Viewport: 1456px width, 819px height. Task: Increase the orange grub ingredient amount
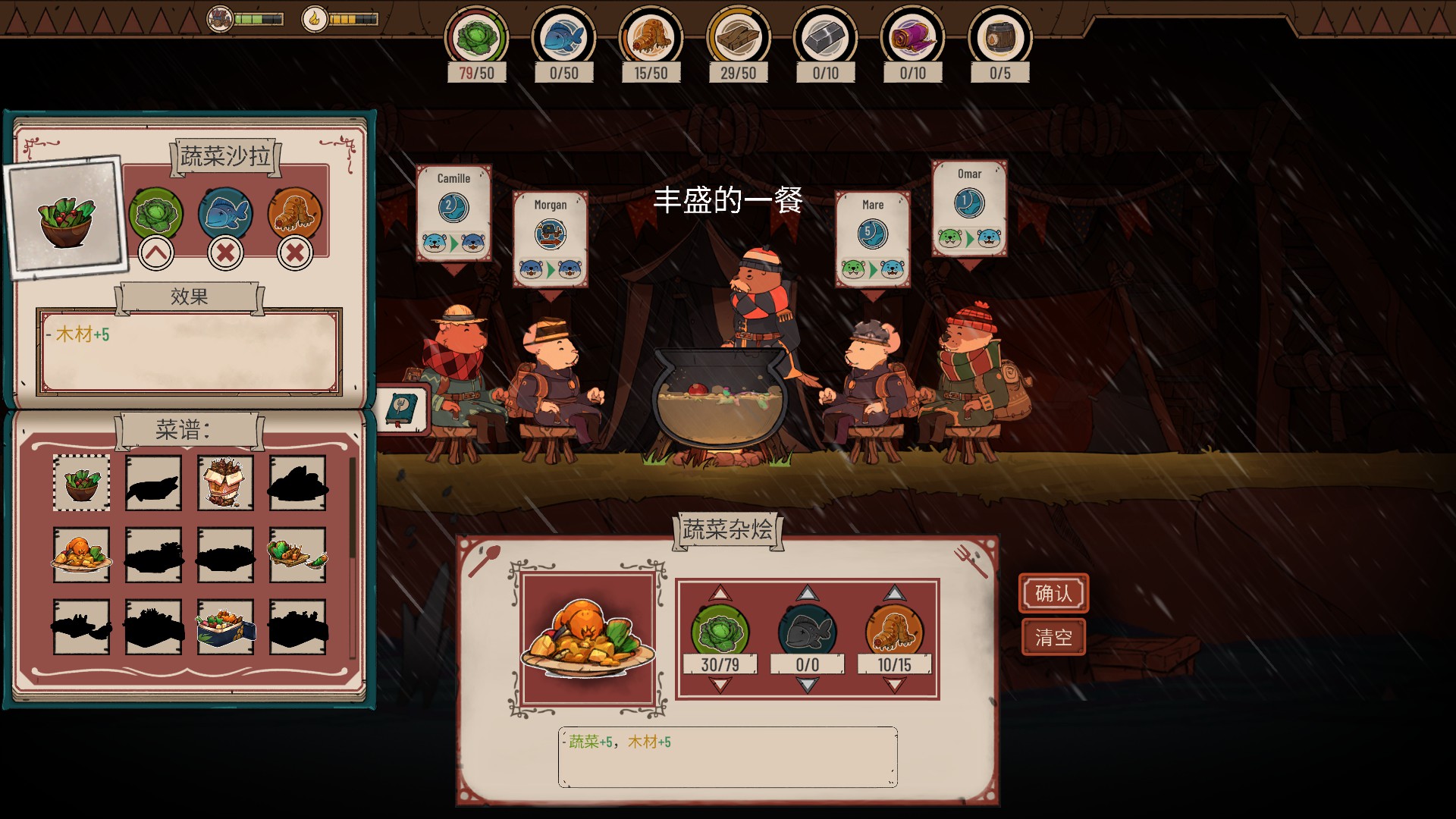[894, 593]
